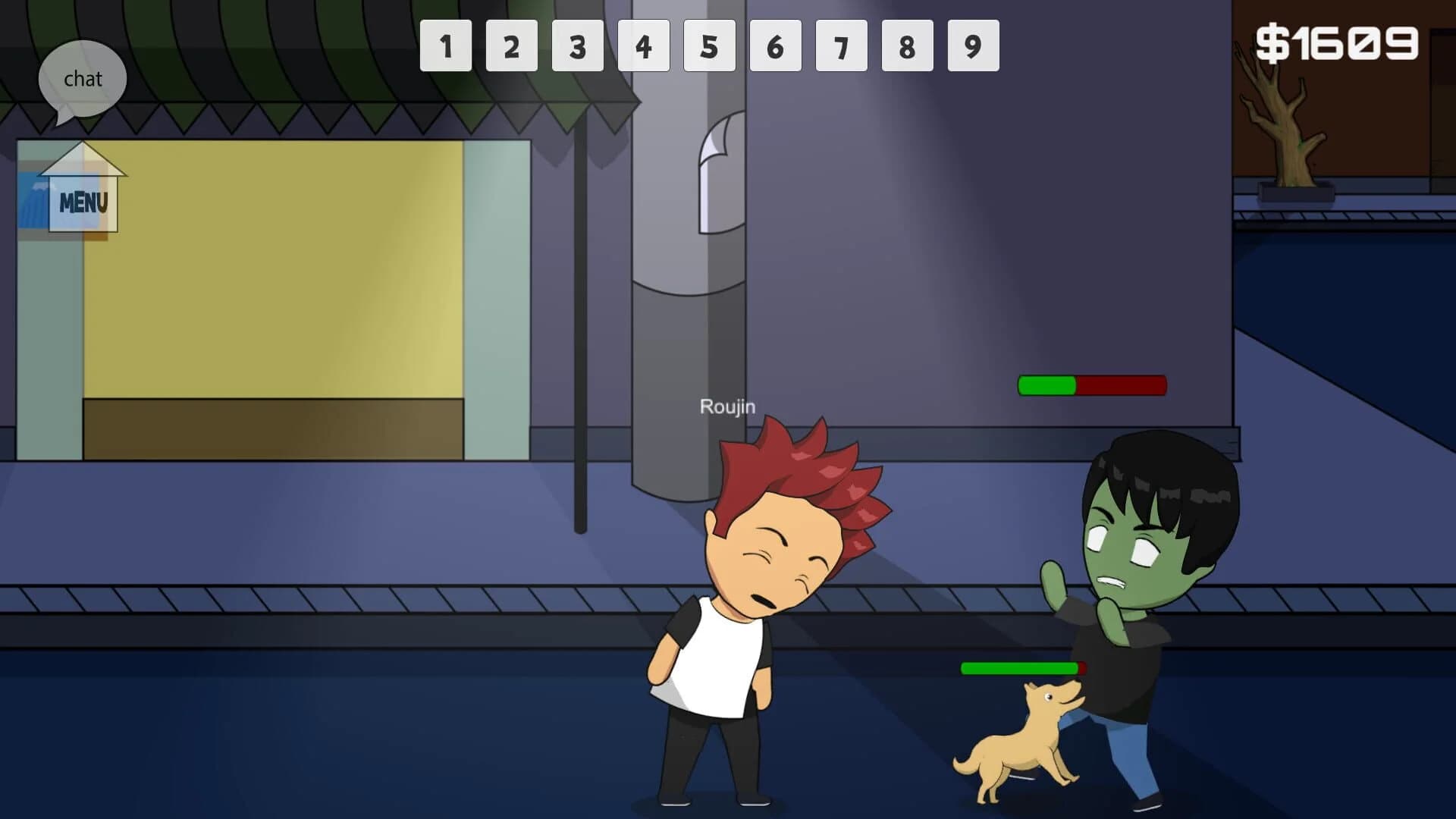Click the green zombie's health bar
Screen dimensions: 1456x819
coord(1092,386)
